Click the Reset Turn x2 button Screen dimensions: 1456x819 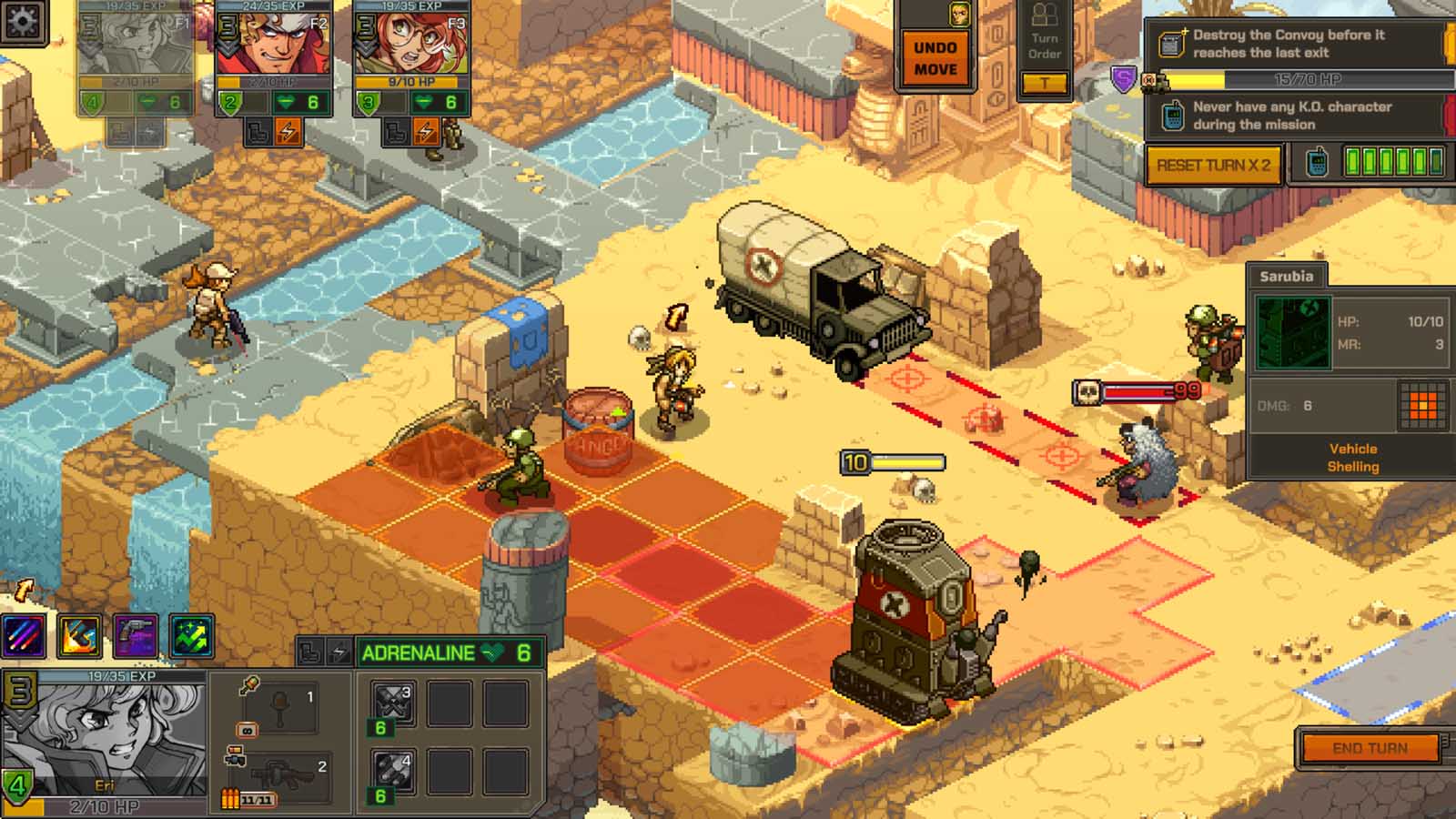[1213, 166]
